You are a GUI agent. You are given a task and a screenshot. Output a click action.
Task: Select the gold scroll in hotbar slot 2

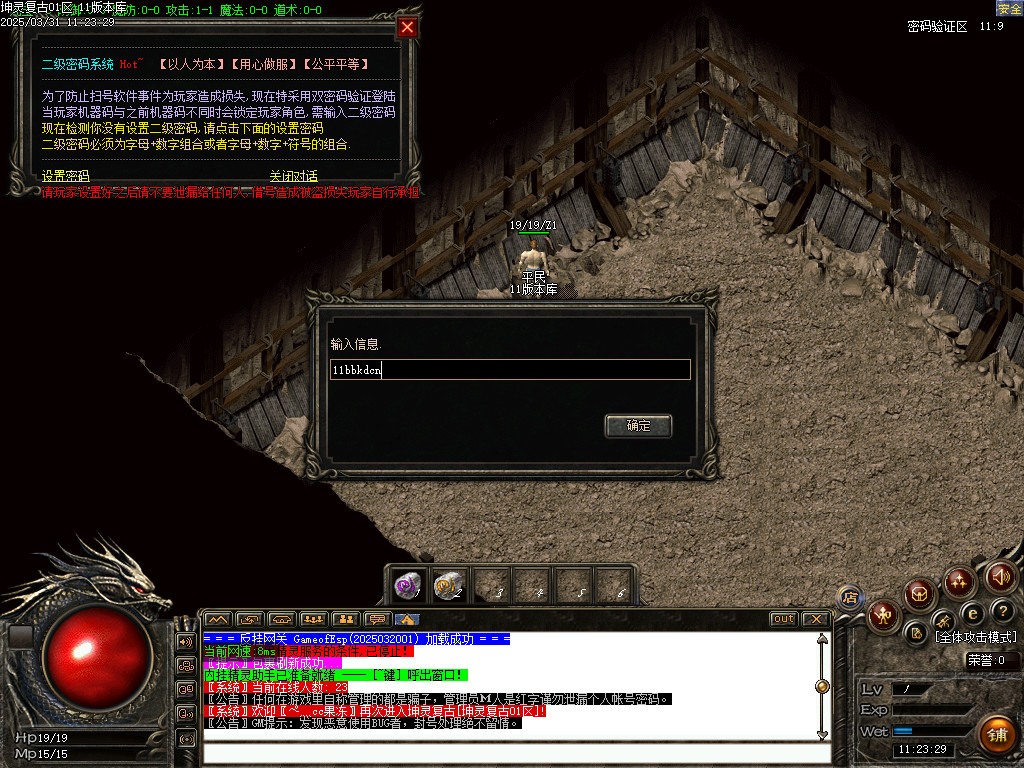(448, 584)
